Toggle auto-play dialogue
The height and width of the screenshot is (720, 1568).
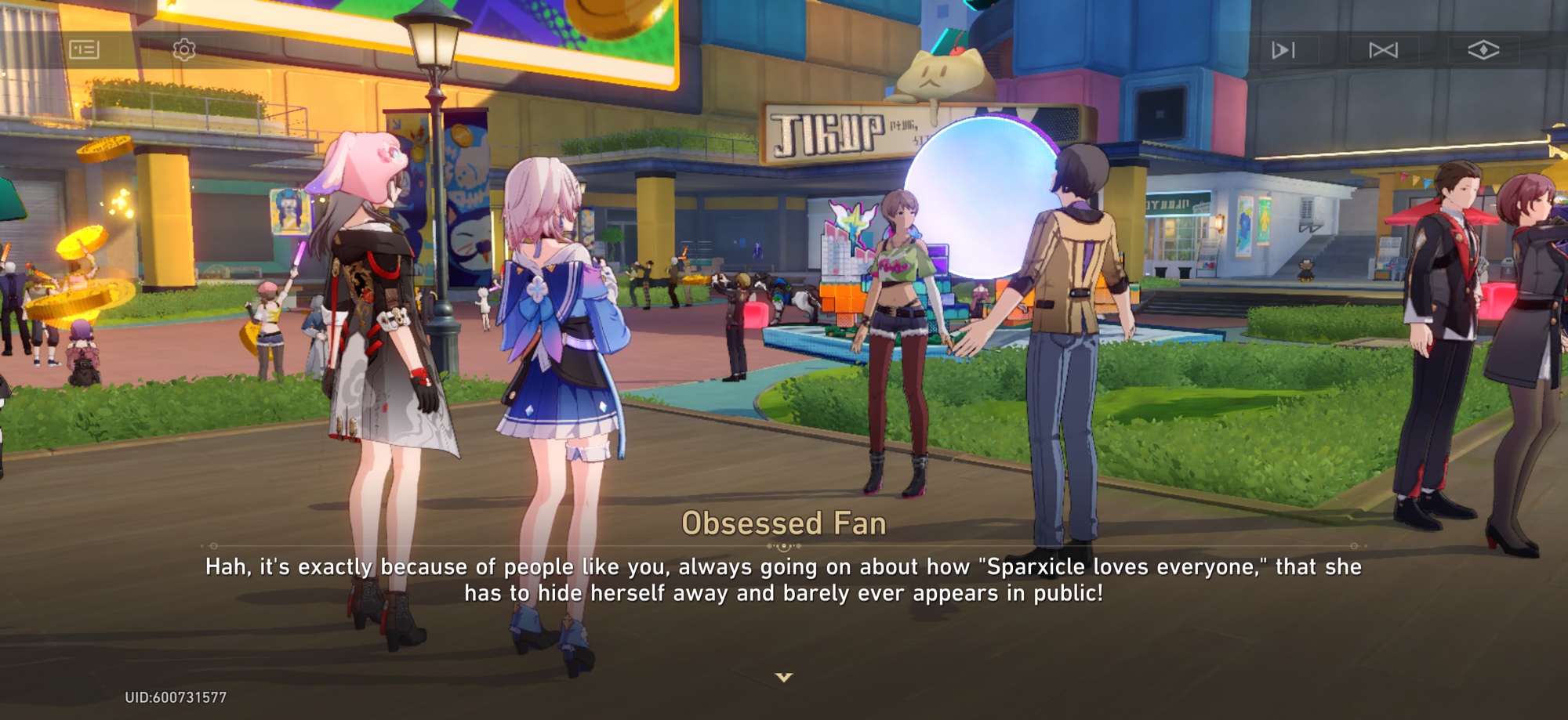point(1283,50)
